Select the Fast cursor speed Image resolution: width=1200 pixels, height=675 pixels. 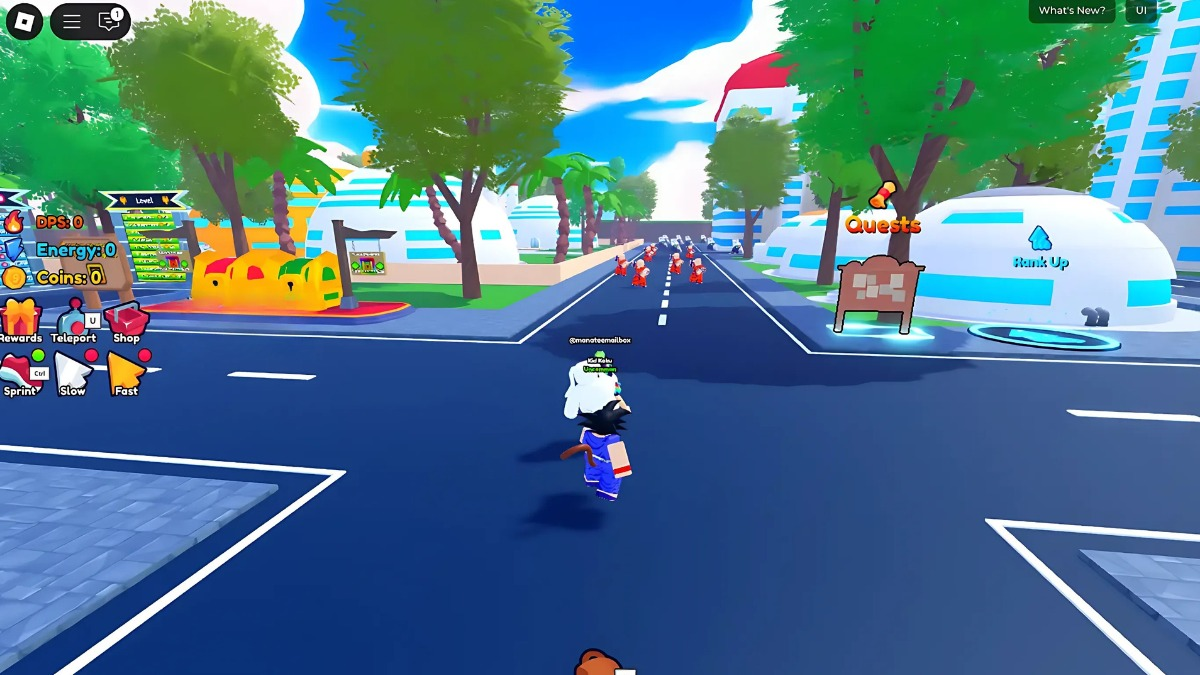tap(126, 373)
